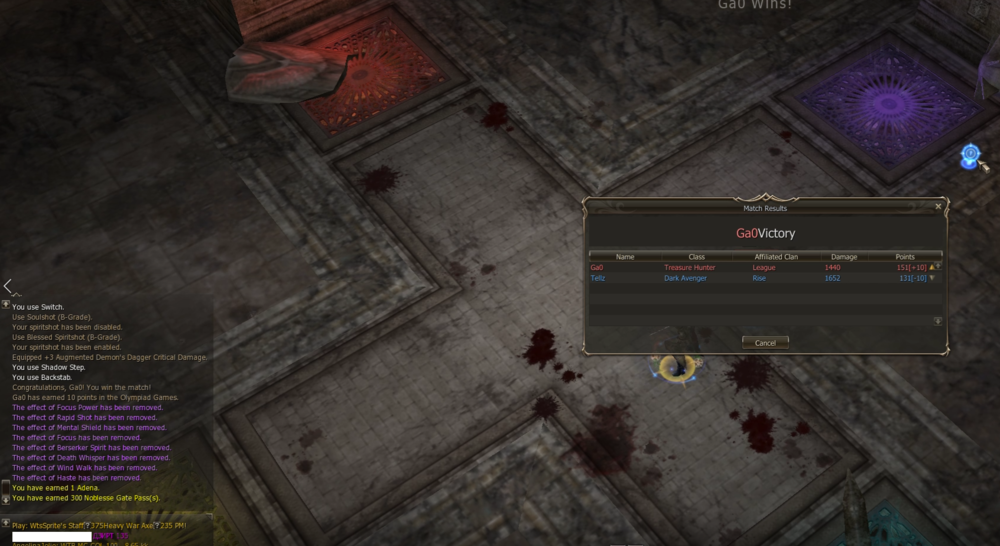
Task: Click results list scroll-down arrow
Action: coord(938,321)
